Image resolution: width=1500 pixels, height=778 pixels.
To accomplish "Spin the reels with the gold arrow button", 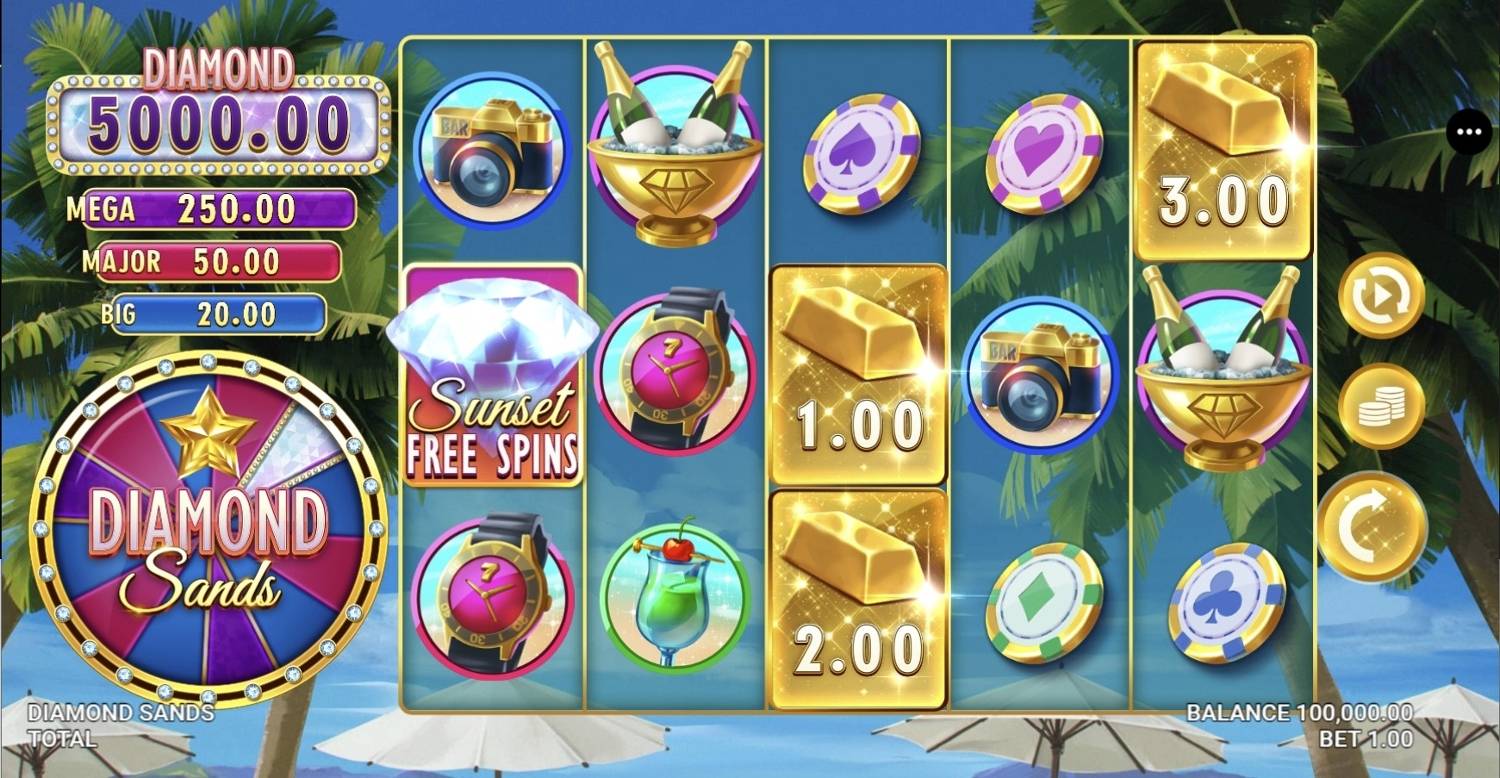I will click(x=1371, y=525).
